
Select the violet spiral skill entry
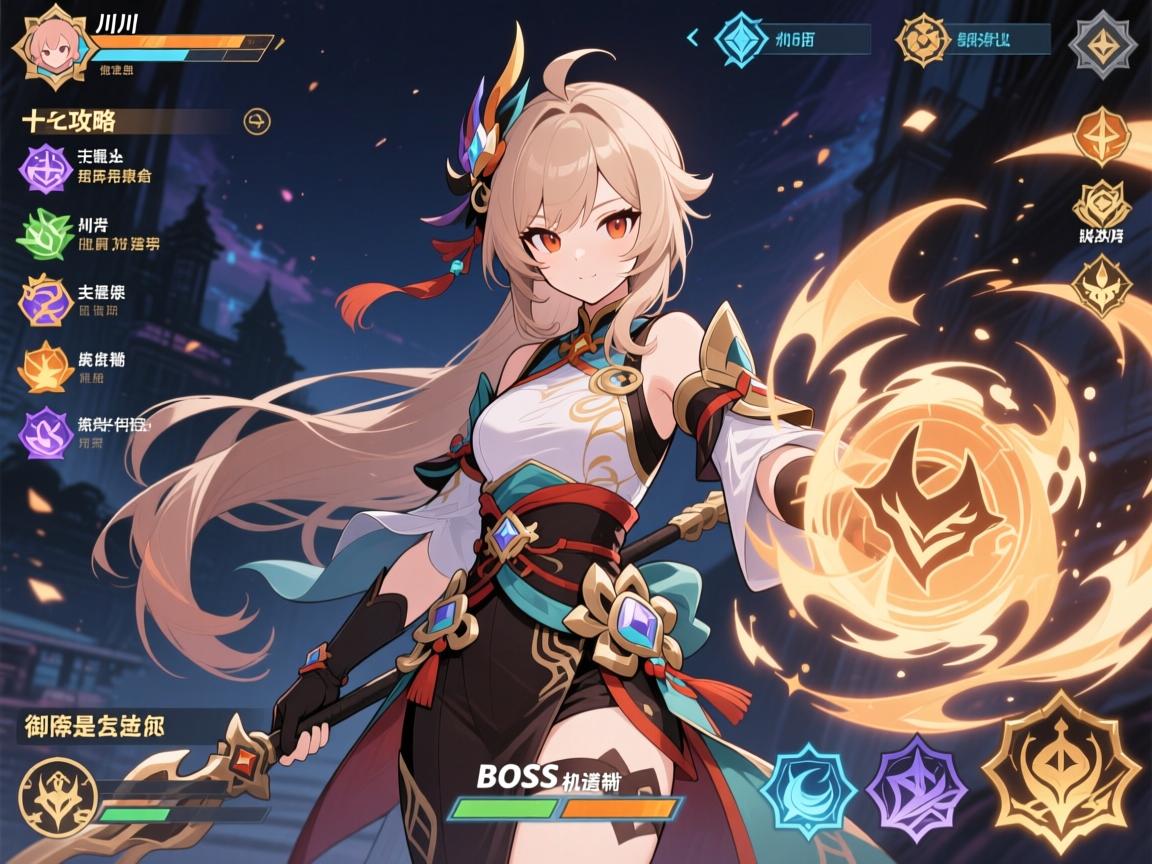pyautogui.click(x=46, y=432)
